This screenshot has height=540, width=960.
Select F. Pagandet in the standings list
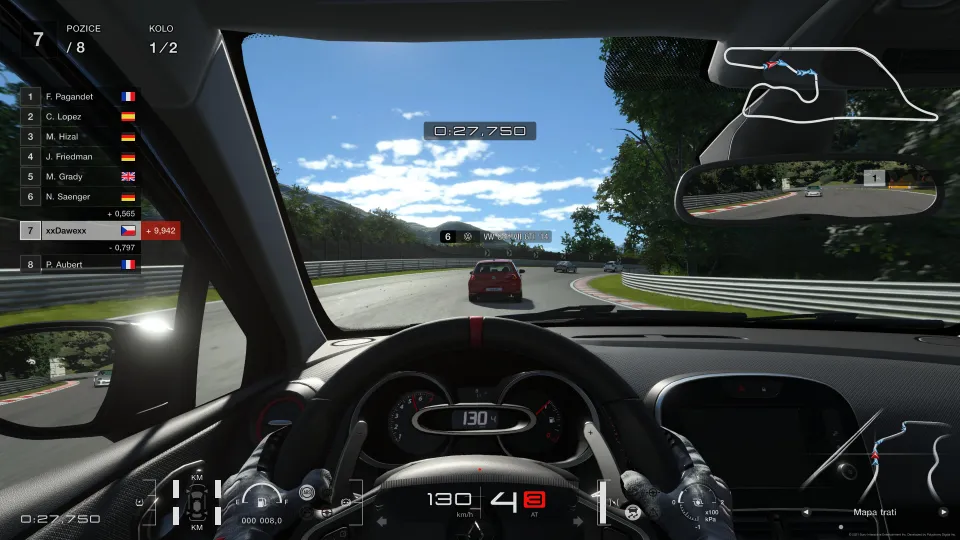[x=80, y=97]
